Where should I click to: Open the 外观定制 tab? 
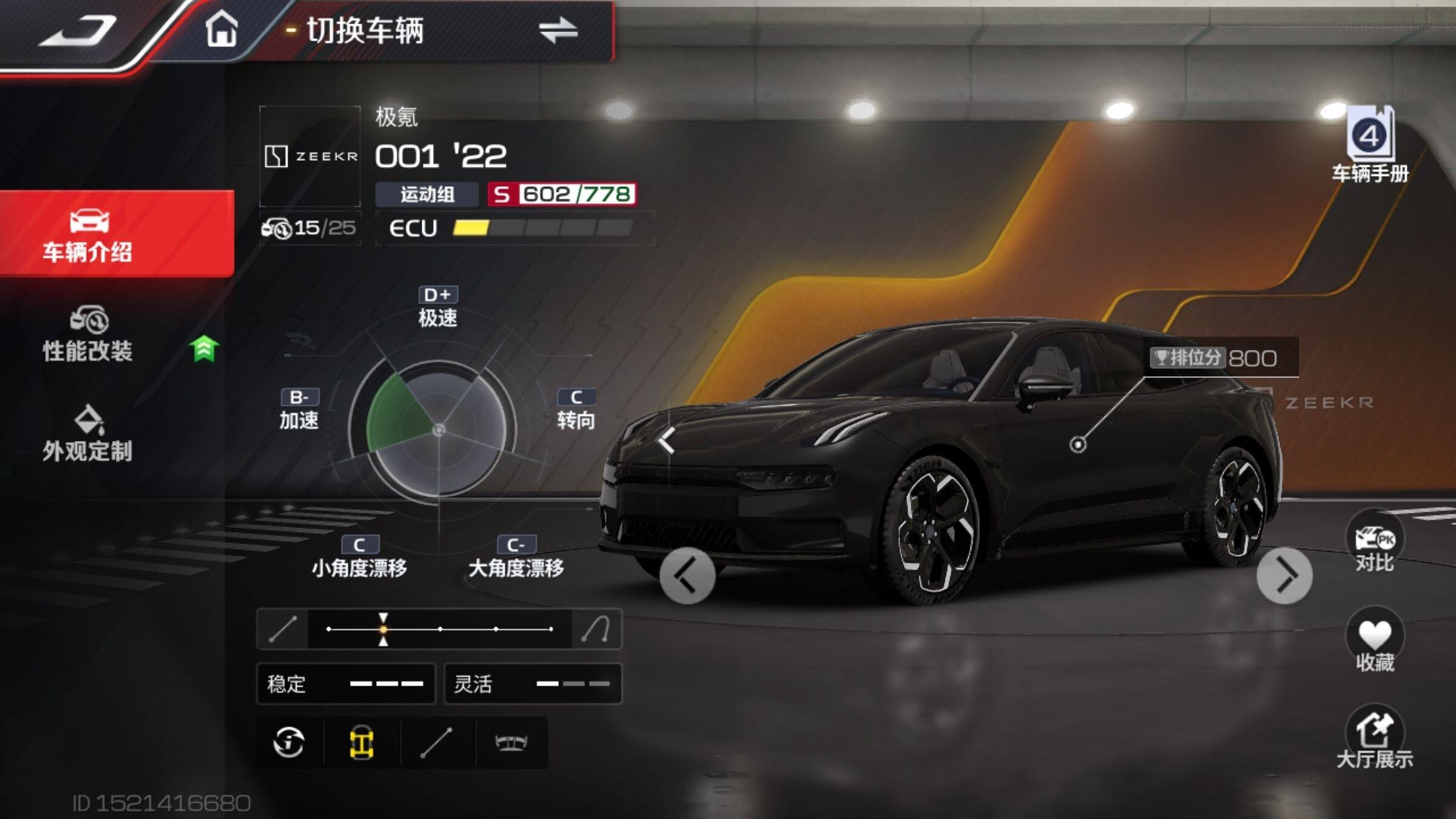pyautogui.click(x=89, y=434)
